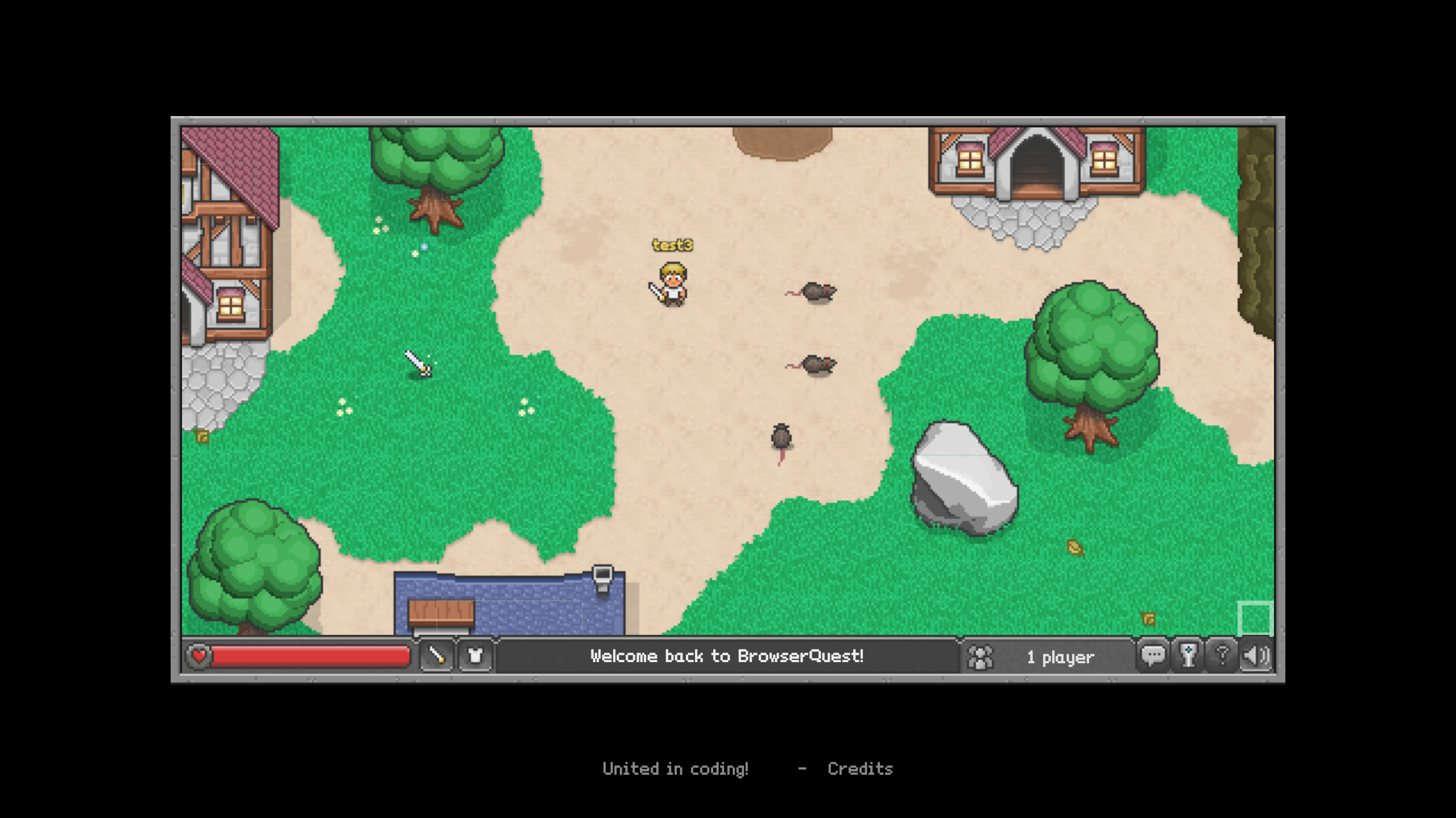Click the United in coding text
Viewport: 1456px width, 818px height.
coord(676,769)
